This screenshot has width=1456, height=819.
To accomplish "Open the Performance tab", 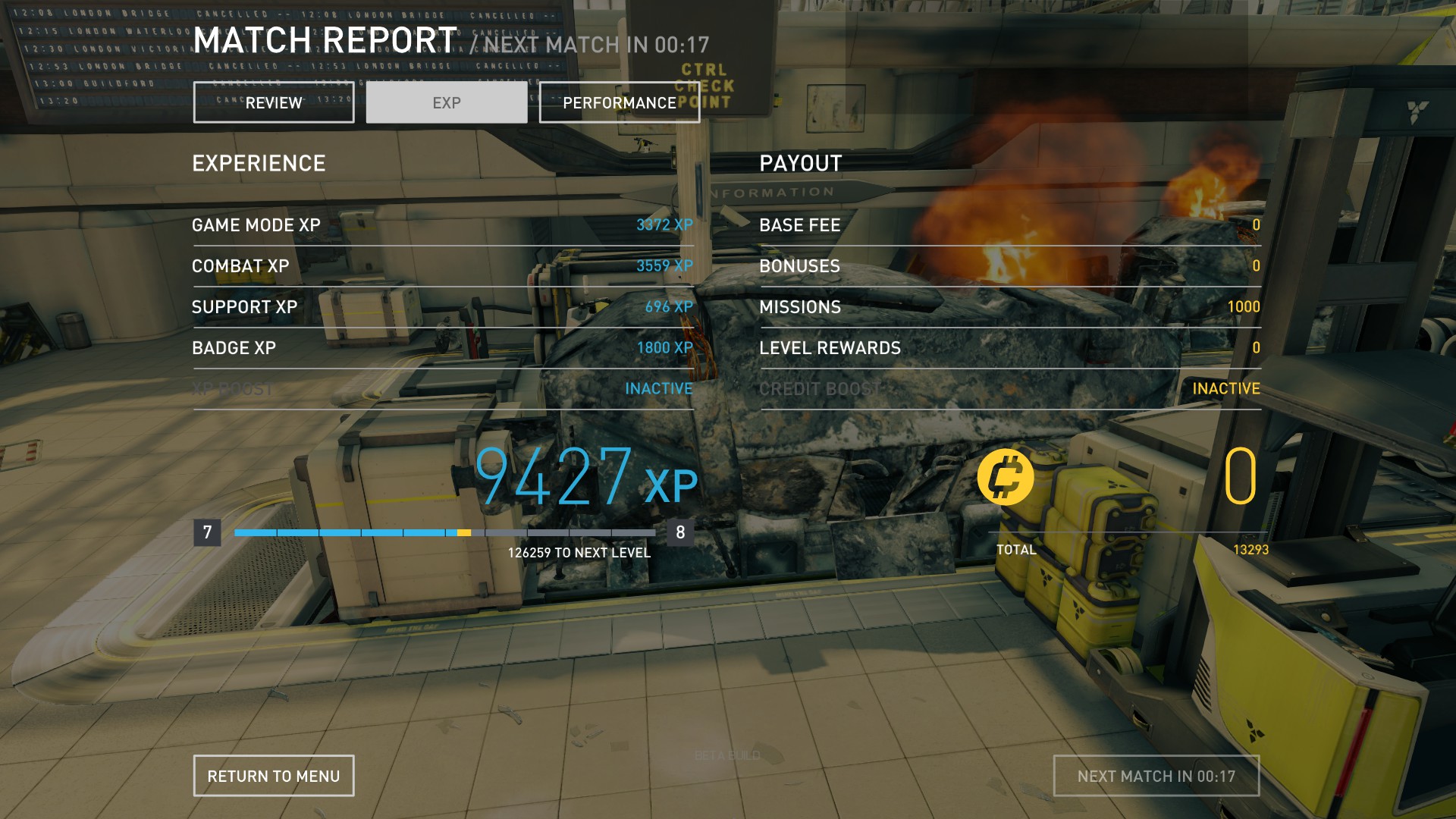I will pos(619,102).
